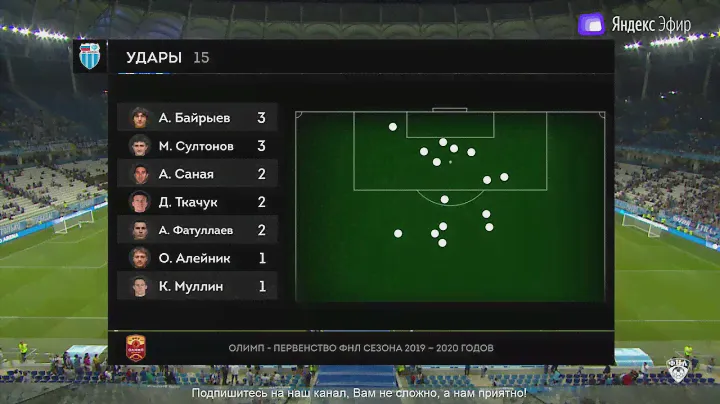Screen dimensions: 720x404
Task: Select the К. Муллин player row
Action: point(197,286)
